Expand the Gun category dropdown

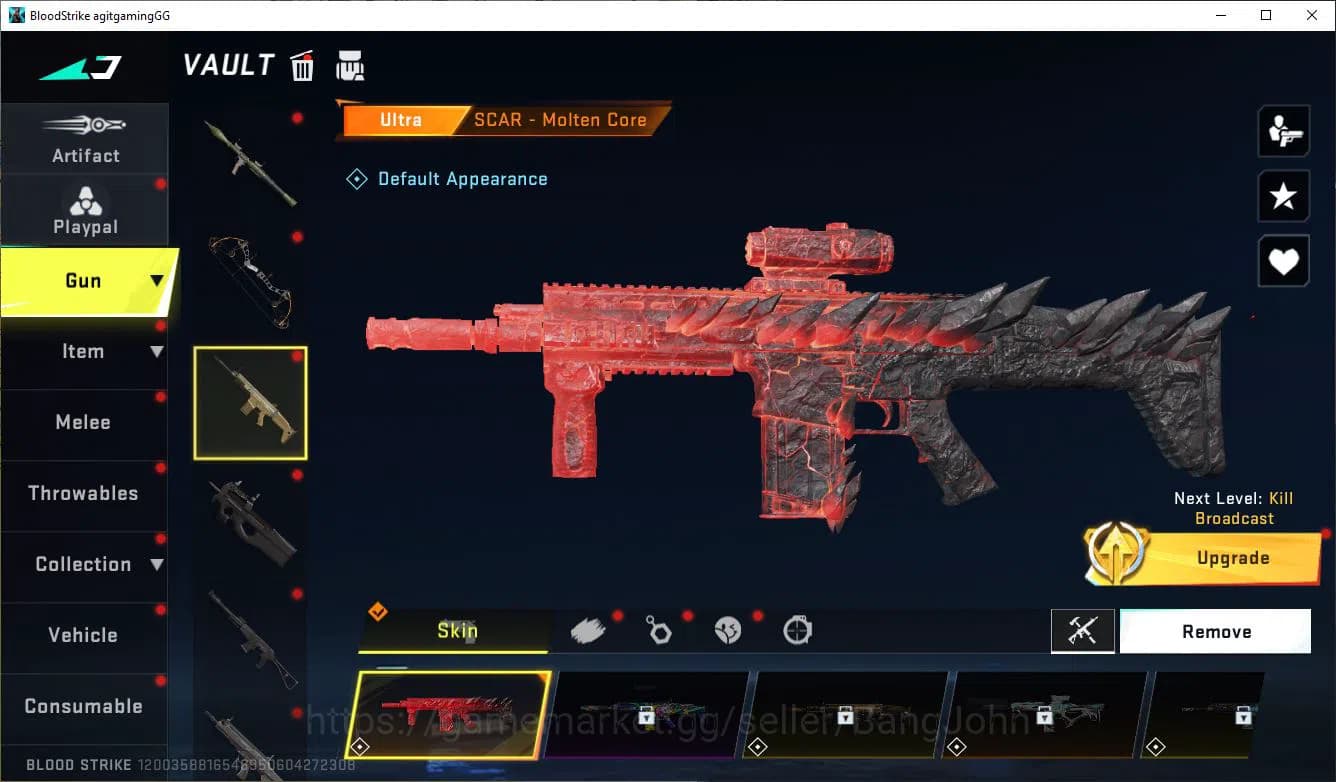(x=155, y=281)
